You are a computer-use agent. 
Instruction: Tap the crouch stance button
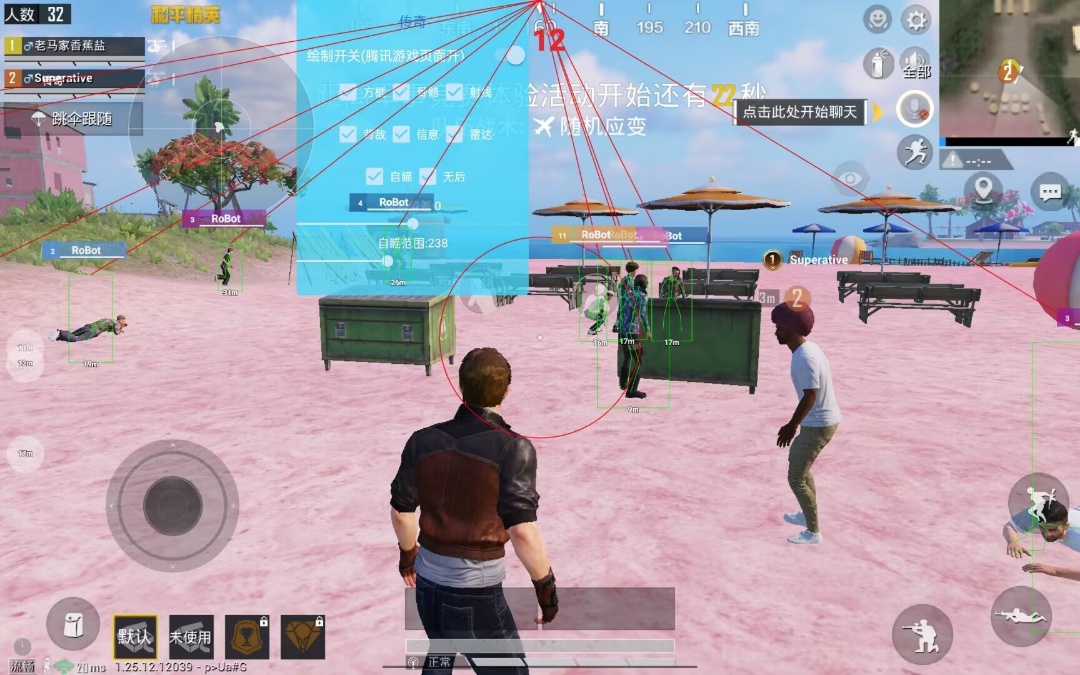[922, 634]
